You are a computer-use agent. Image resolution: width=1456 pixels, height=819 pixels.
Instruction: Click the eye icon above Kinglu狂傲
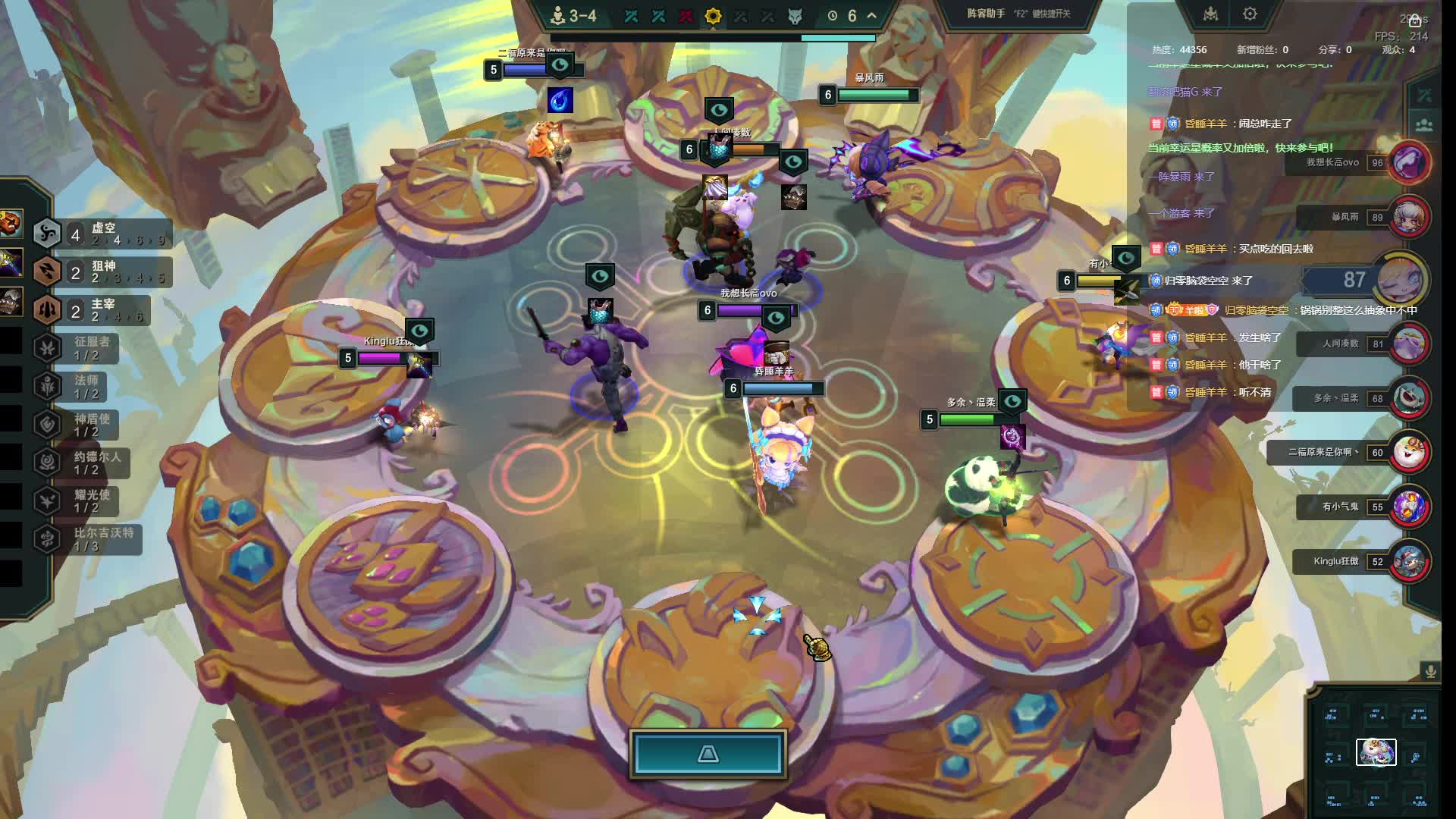coord(419,331)
